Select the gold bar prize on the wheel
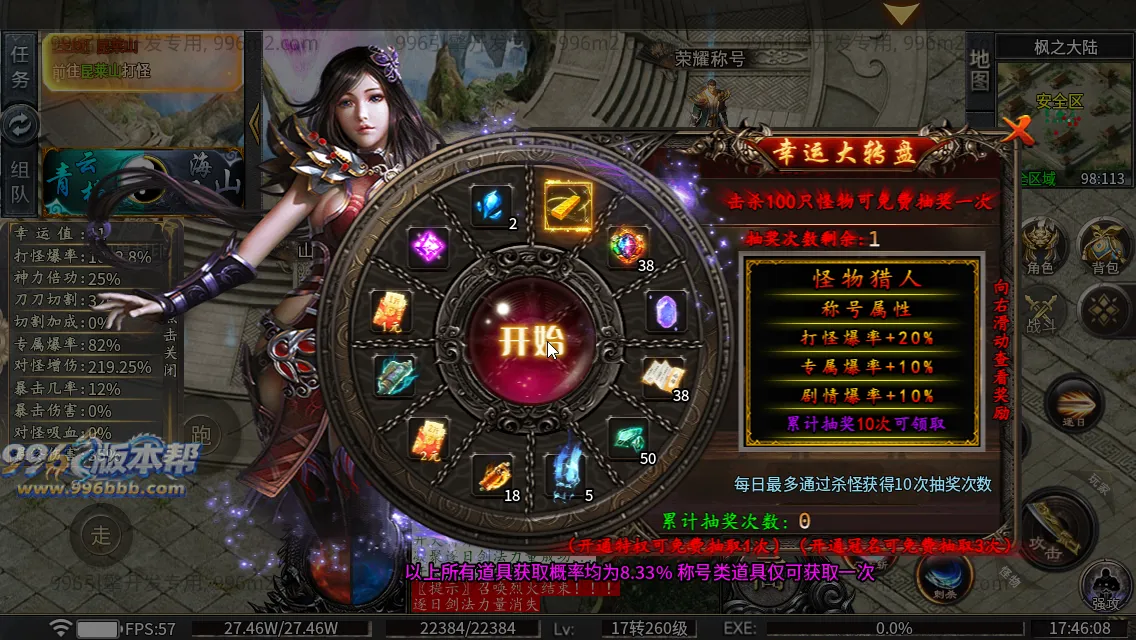The image size is (1136, 640). 568,204
